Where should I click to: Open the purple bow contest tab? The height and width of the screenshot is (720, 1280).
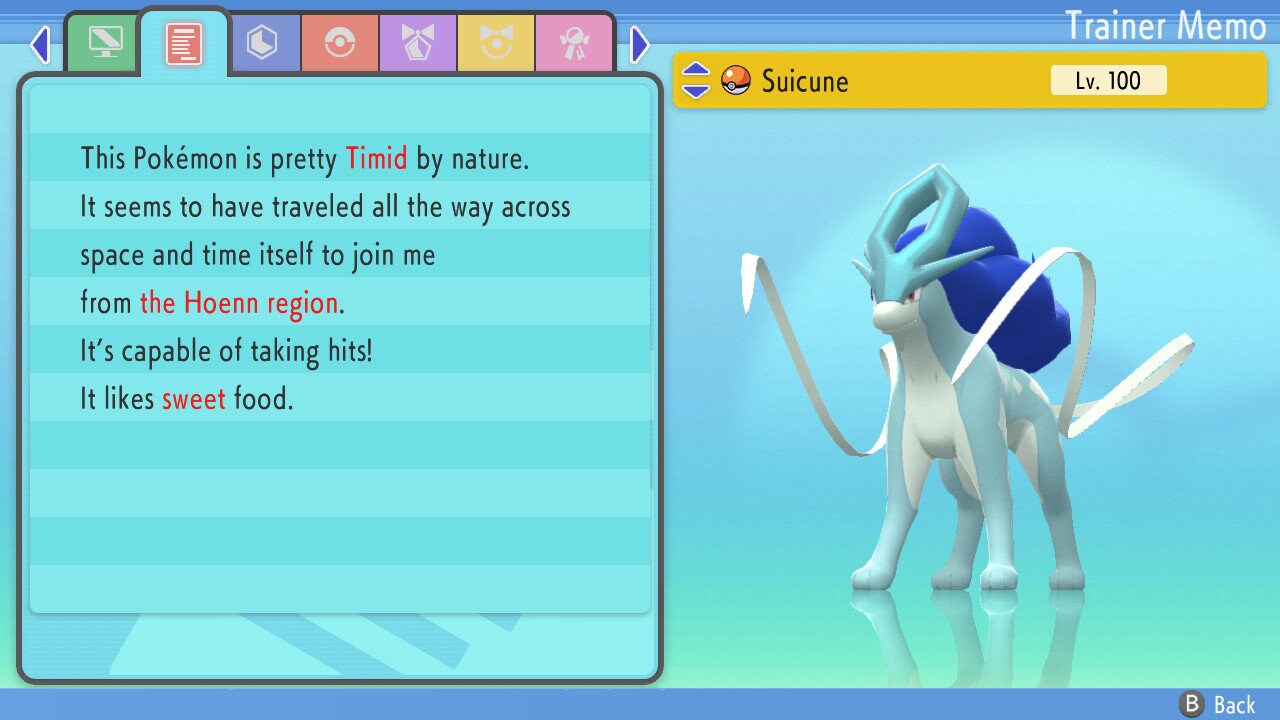[x=418, y=43]
